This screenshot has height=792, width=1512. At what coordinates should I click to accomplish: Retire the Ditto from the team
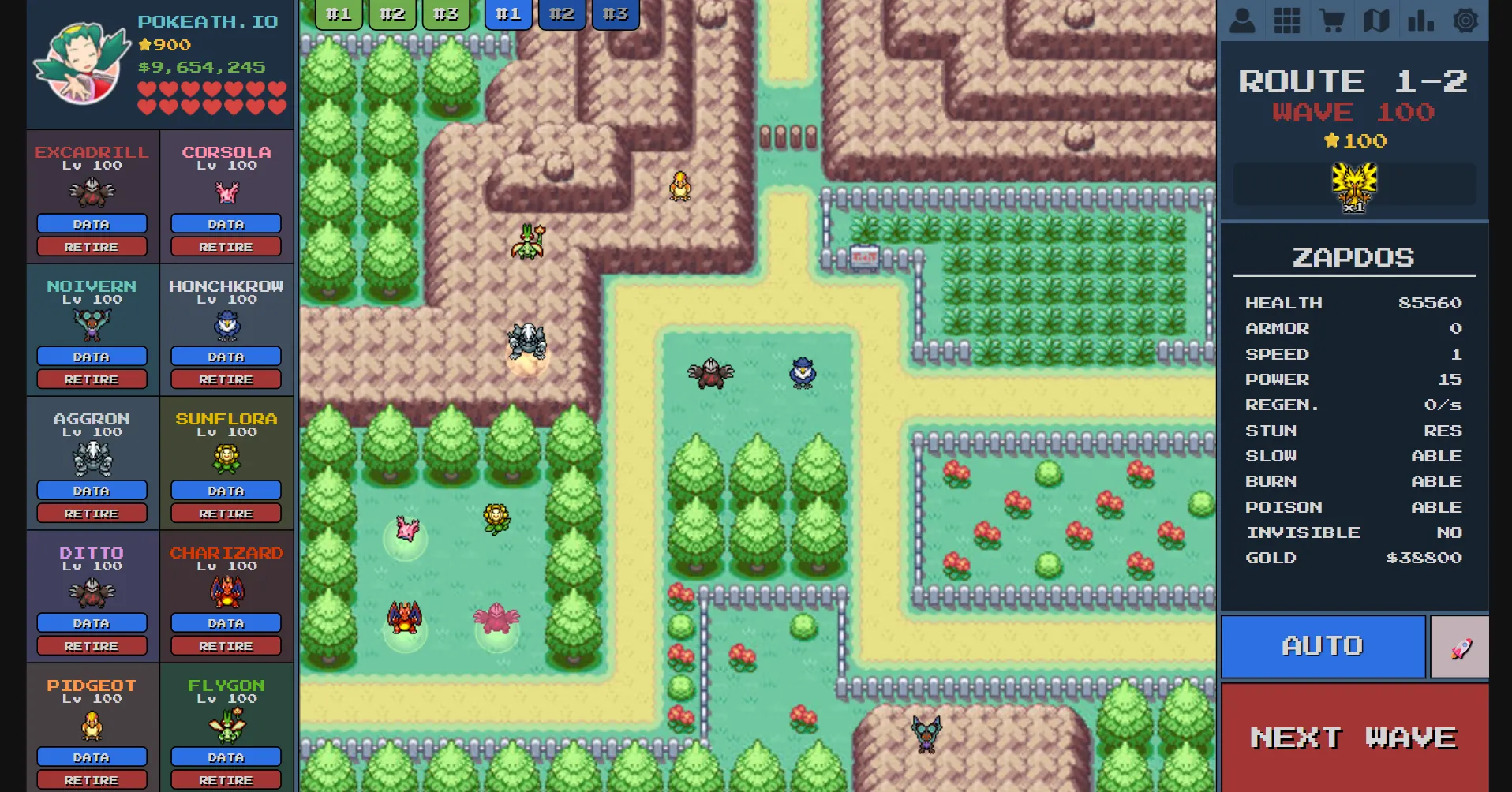pyautogui.click(x=92, y=645)
